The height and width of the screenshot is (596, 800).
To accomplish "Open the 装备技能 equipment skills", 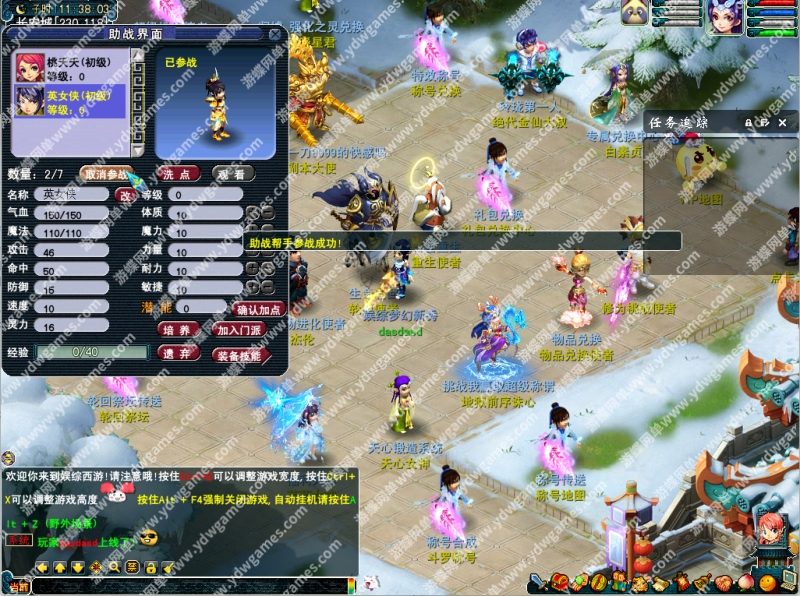I will tap(239, 354).
